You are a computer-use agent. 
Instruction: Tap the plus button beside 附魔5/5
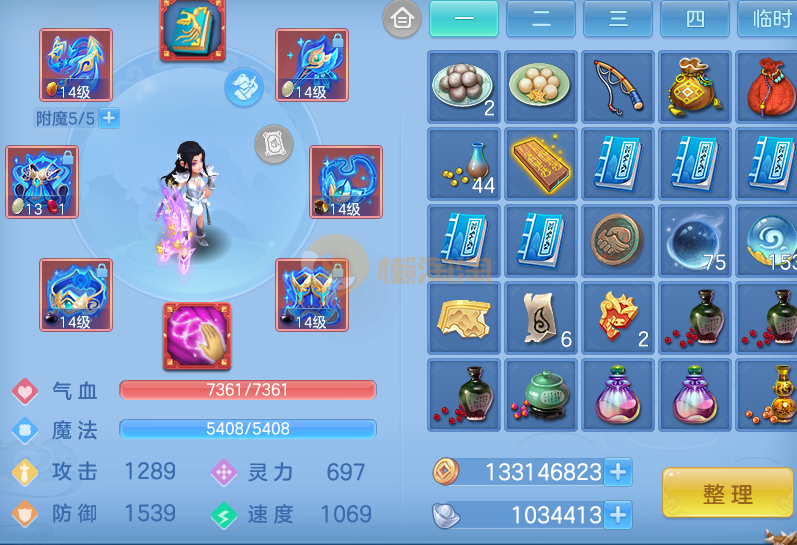click(x=109, y=118)
